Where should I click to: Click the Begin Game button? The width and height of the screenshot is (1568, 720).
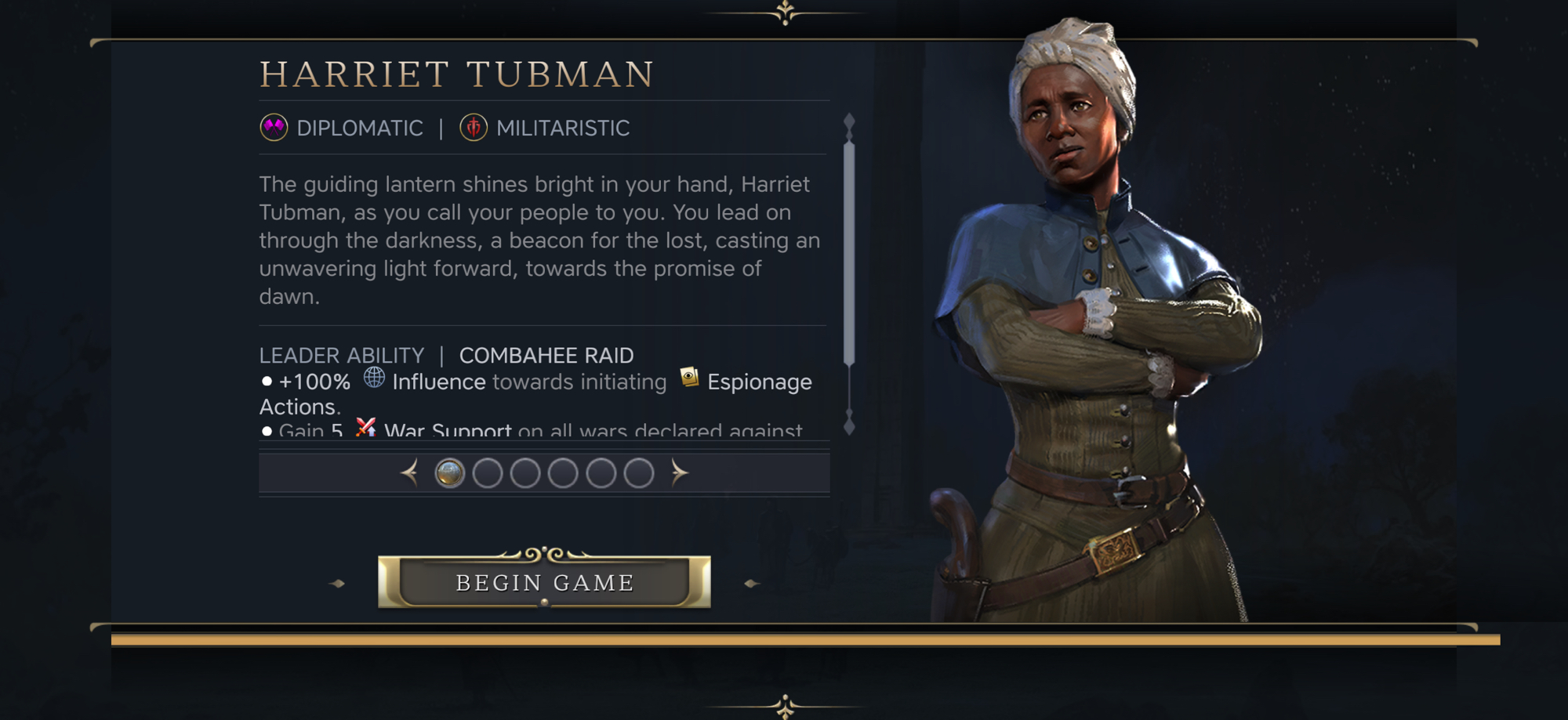(x=544, y=582)
